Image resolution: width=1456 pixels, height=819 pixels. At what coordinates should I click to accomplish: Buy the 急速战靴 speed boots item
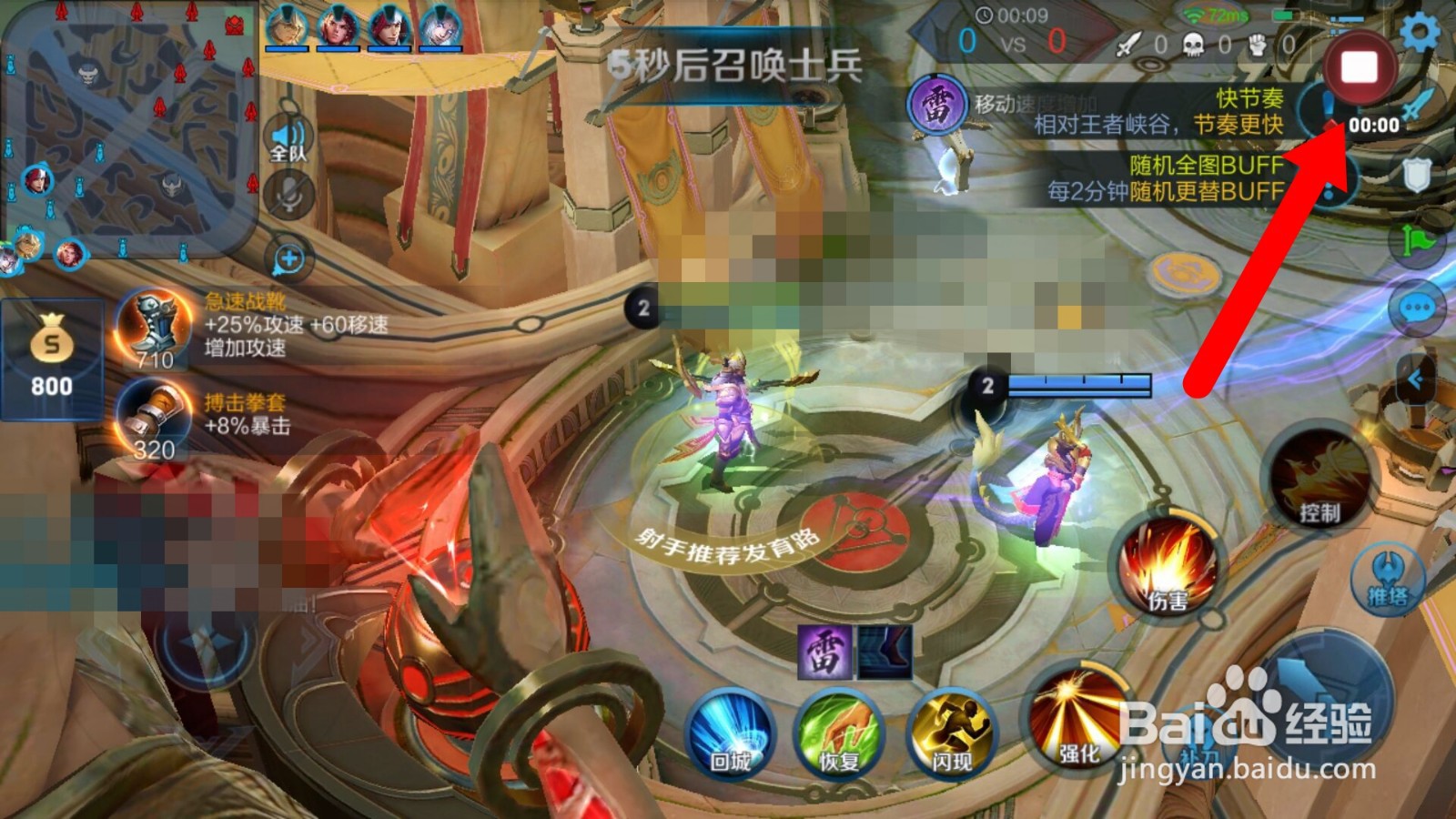(152, 328)
